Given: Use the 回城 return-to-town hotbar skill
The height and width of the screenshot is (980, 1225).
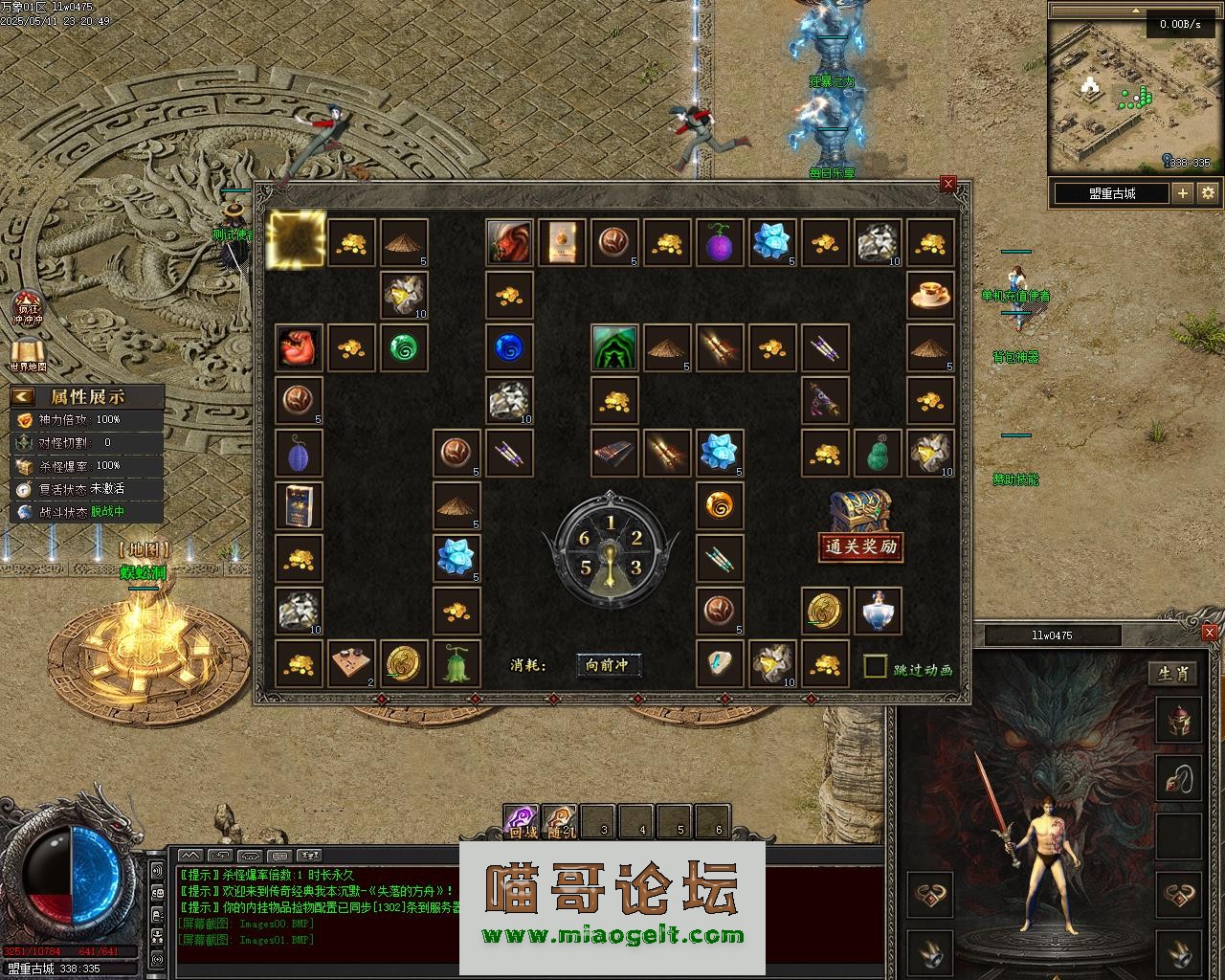Looking at the screenshot, I should (x=522, y=821).
